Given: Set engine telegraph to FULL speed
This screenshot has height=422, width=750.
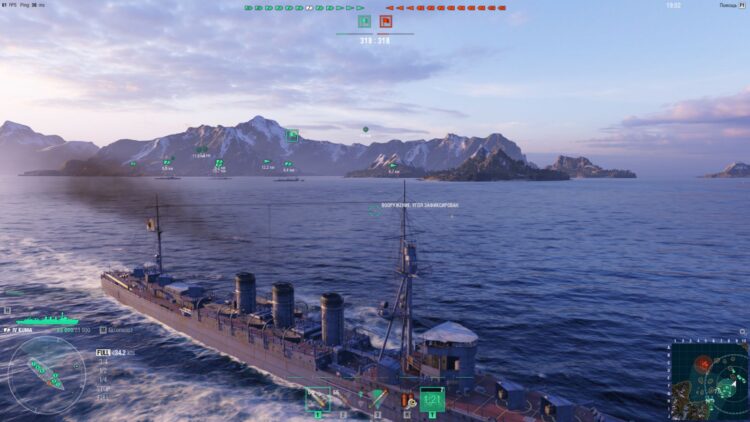Looking at the screenshot, I should click(x=102, y=353).
